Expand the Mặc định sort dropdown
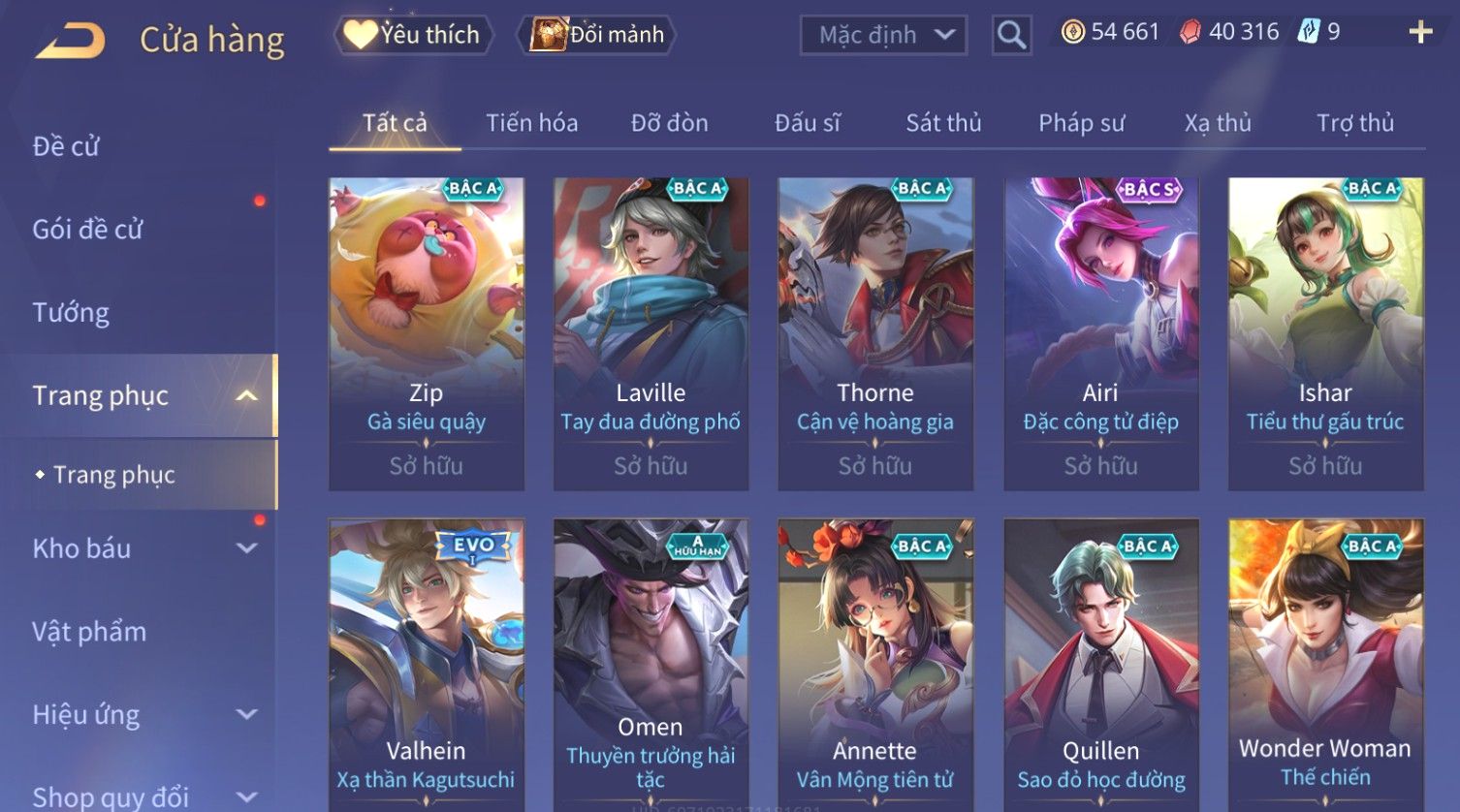Screen dimensions: 1460x812 pos(883,35)
